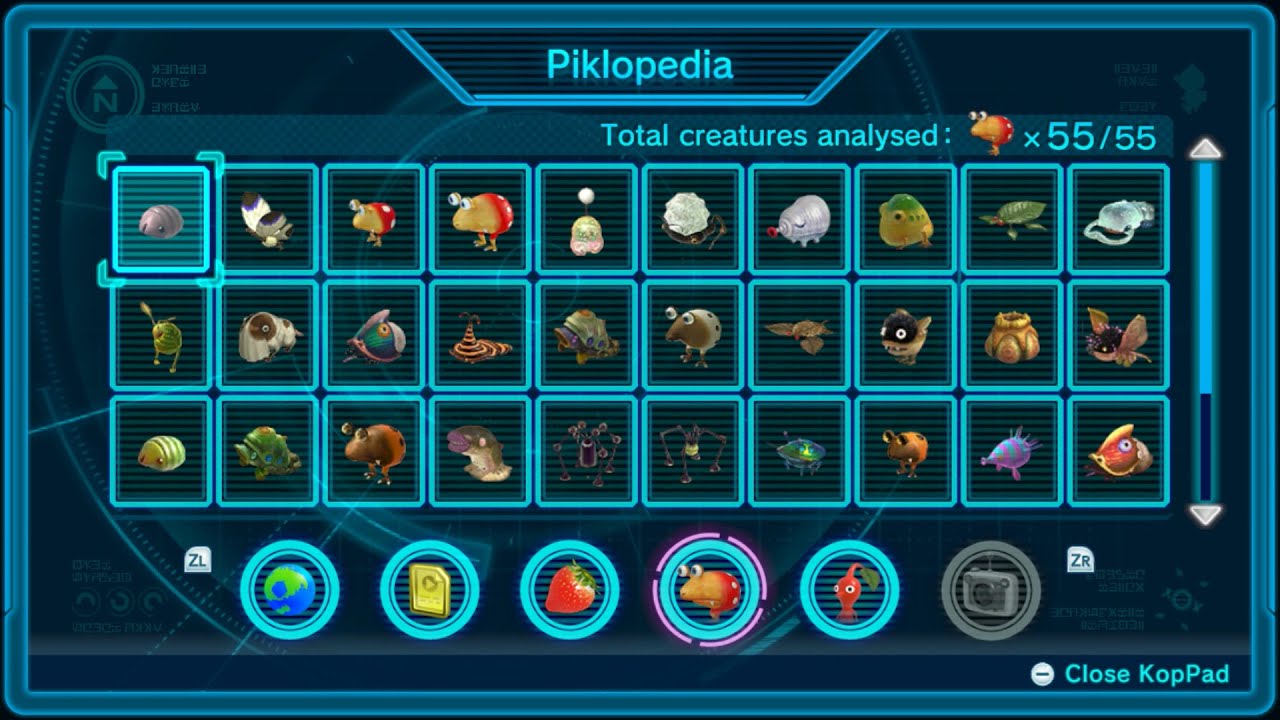Choose the large Bulborb entry with red spotted back
1280x720 pixels.
tap(479, 219)
